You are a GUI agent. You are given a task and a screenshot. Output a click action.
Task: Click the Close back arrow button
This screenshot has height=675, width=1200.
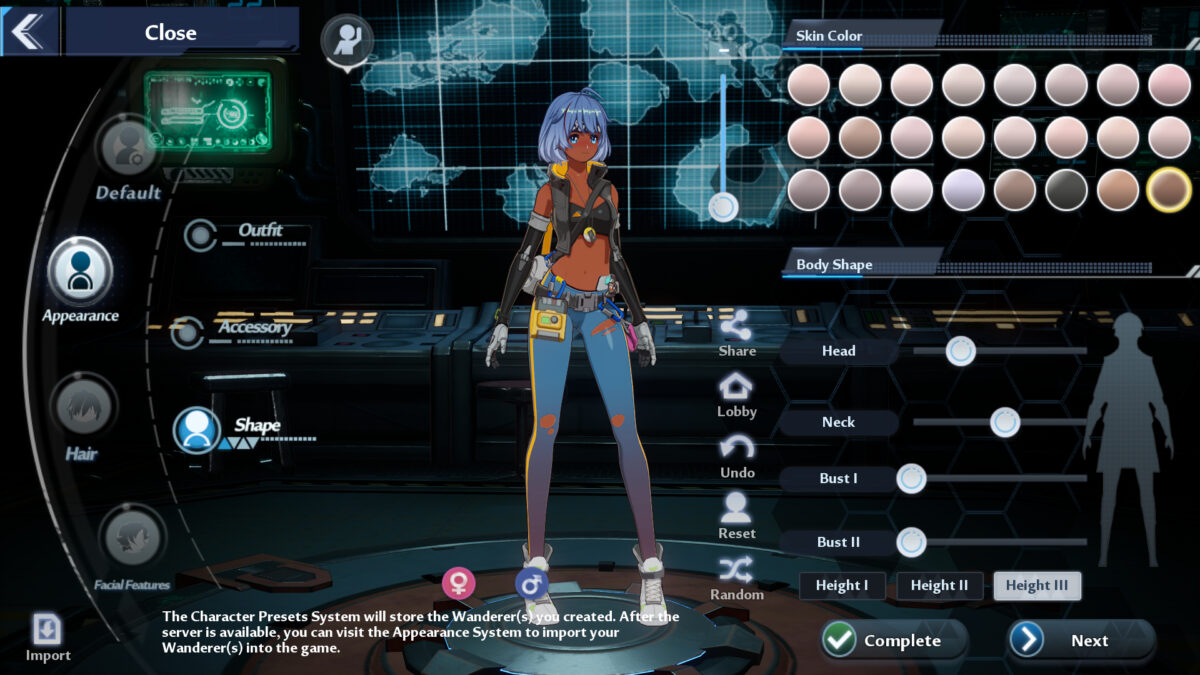point(29,32)
